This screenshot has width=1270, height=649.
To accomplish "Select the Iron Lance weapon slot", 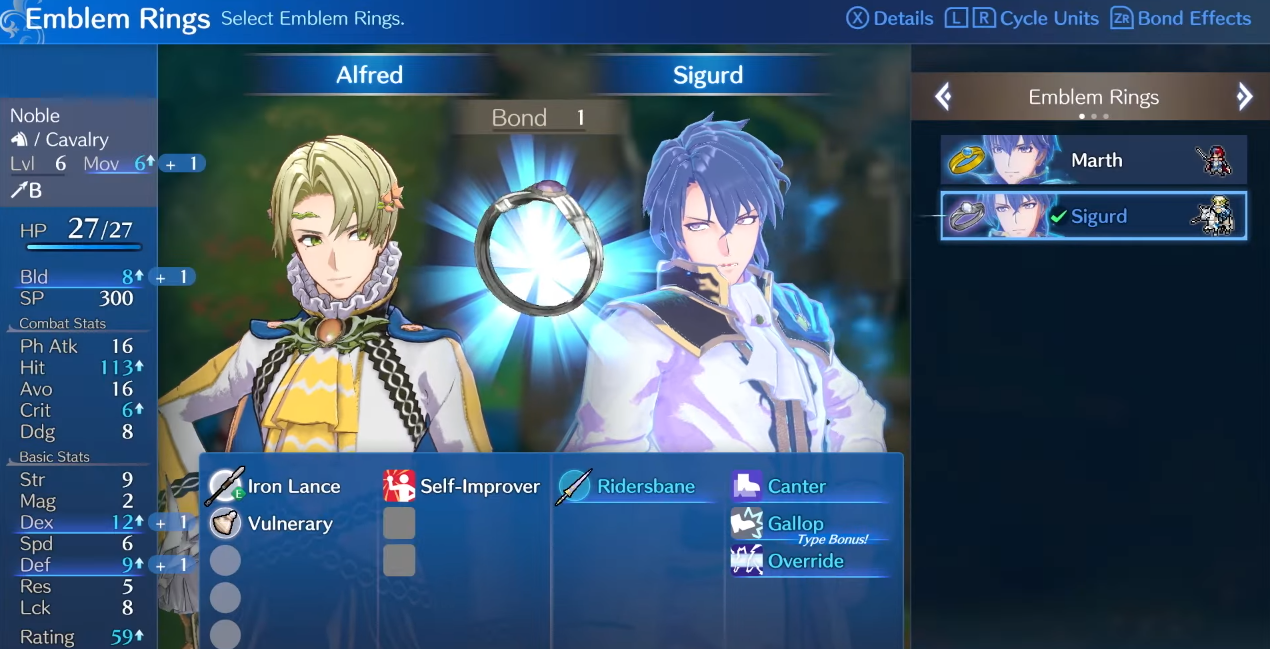I will [275, 487].
